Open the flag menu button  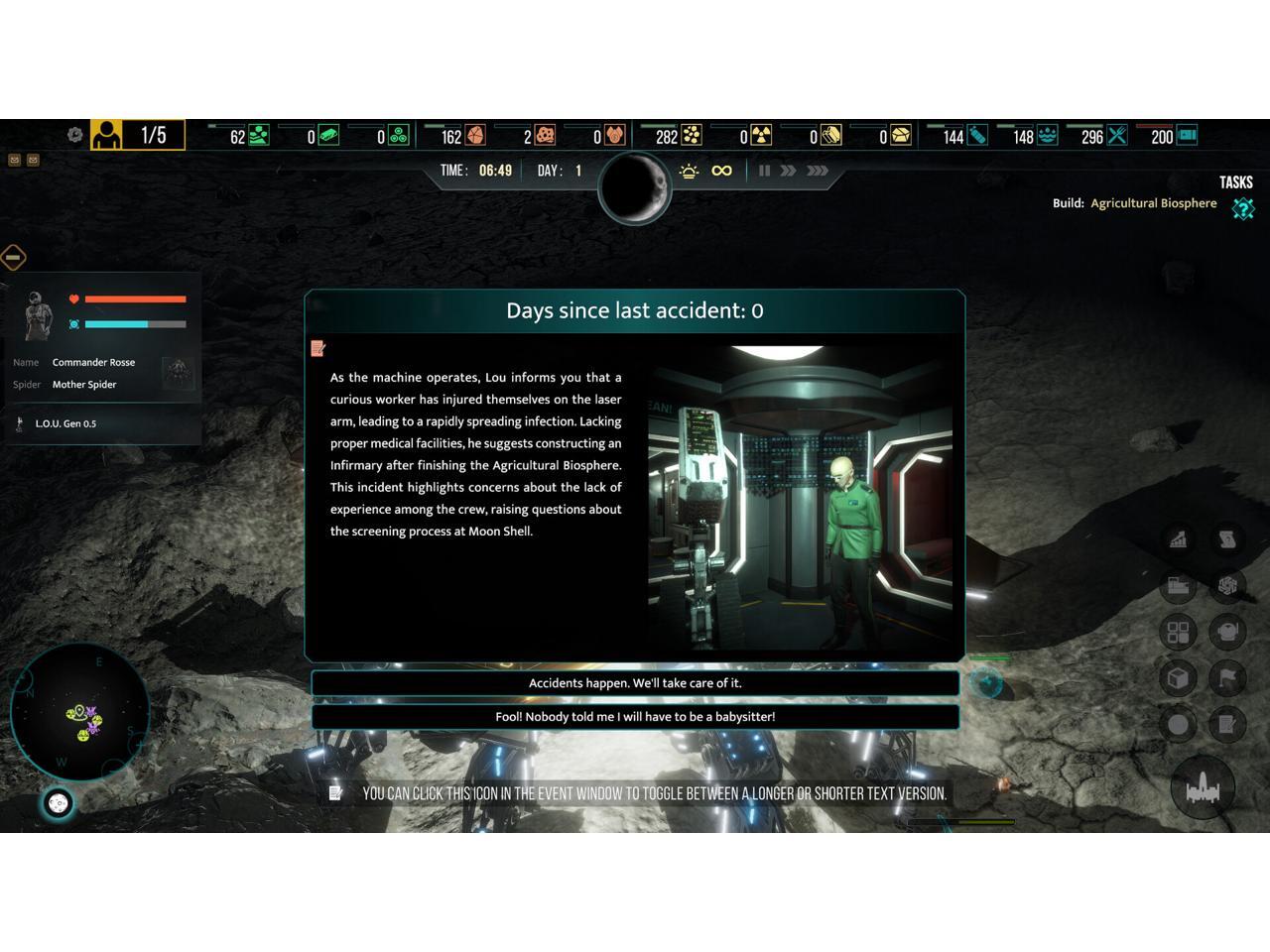point(1227,678)
